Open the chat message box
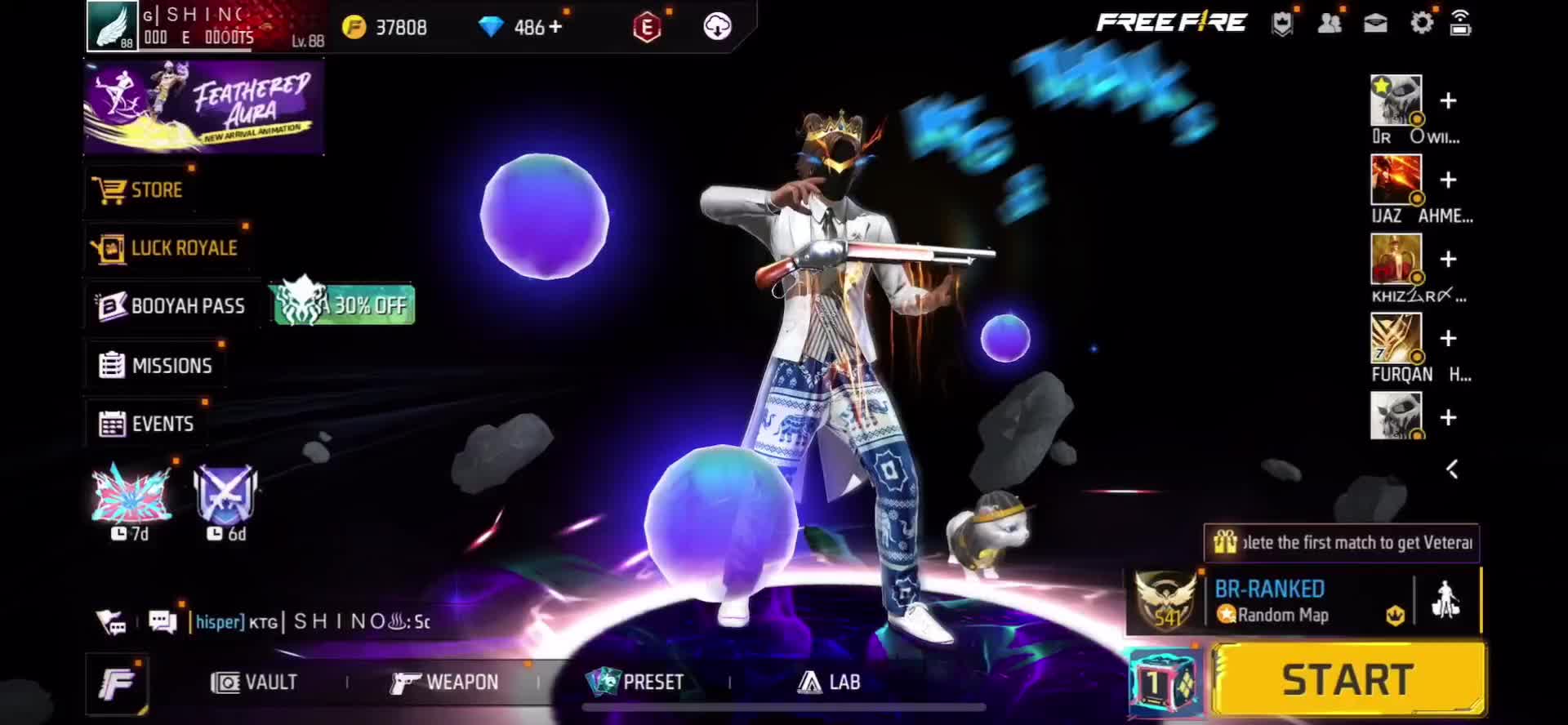1568x725 pixels. [x=163, y=622]
